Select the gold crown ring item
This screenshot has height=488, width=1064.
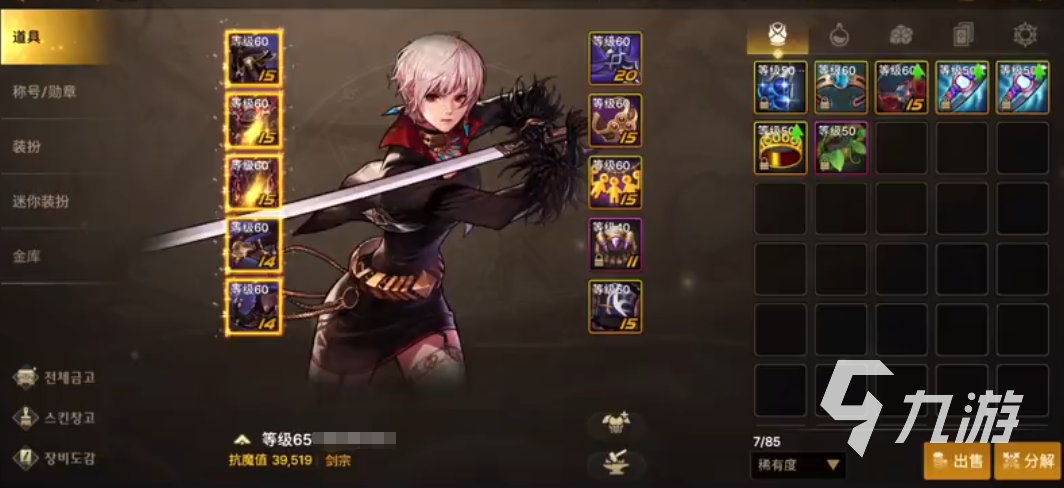click(780, 148)
